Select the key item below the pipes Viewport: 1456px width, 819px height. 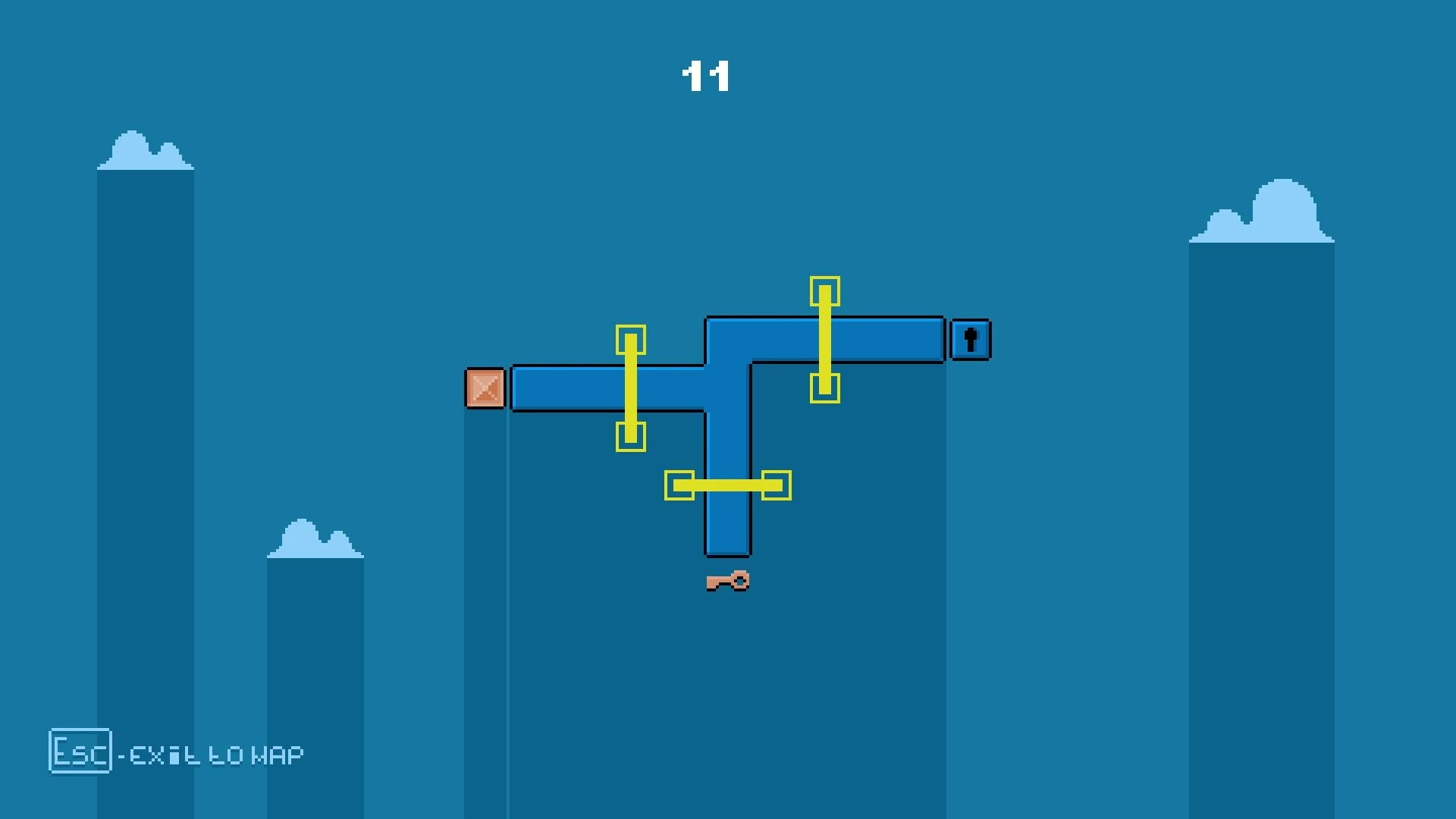pyautogui.click(x=726, y=581)
